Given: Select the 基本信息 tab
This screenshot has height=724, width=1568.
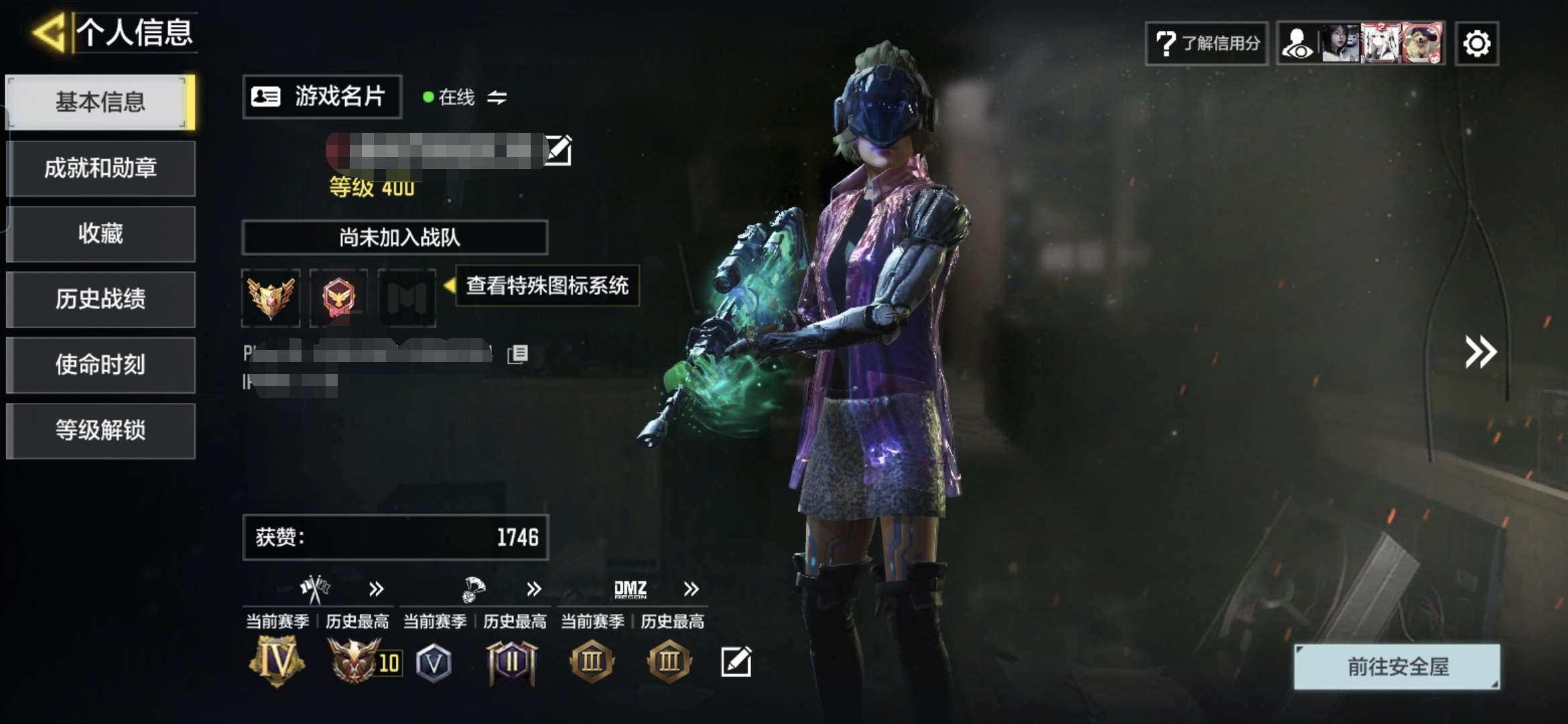Looking at the screenshot, I should [101, 102].
